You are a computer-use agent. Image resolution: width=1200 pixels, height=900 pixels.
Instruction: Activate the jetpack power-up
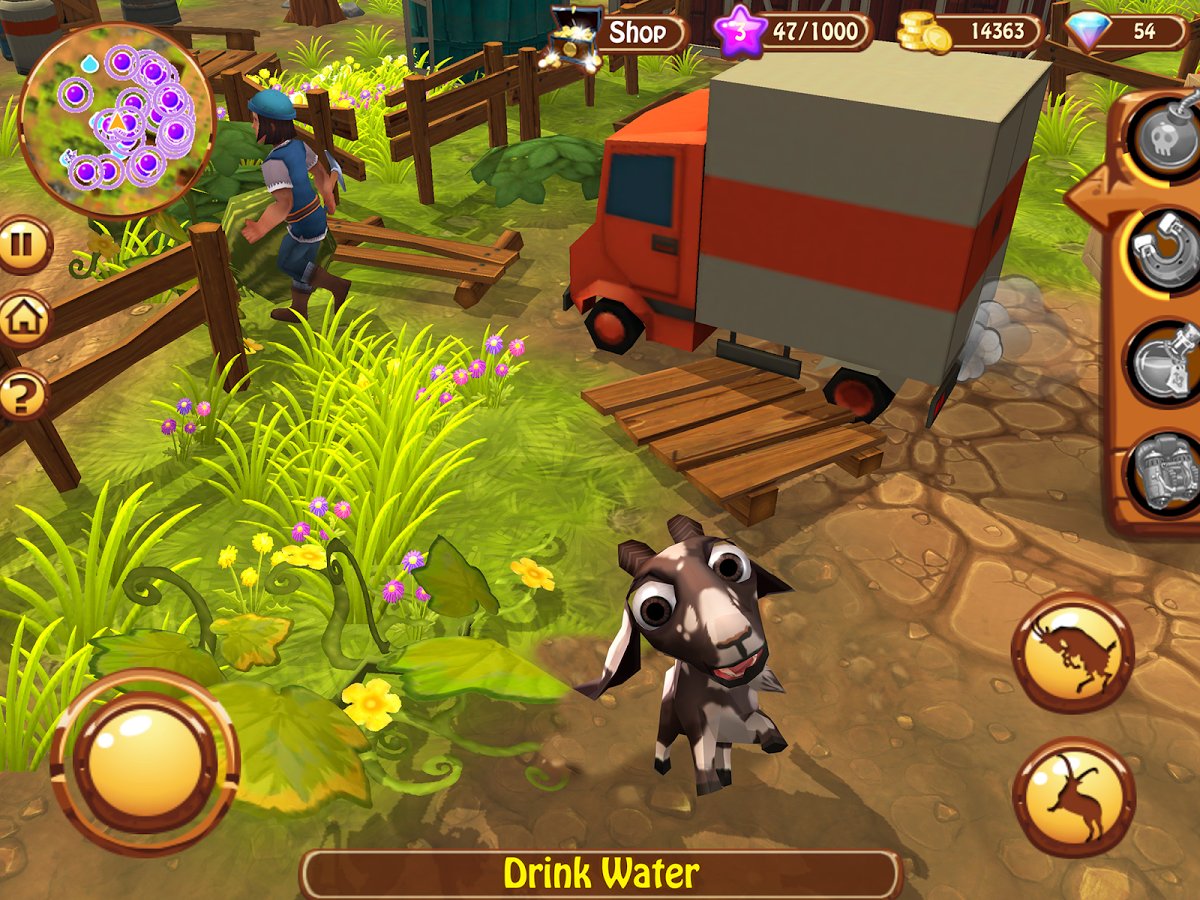1163,472
